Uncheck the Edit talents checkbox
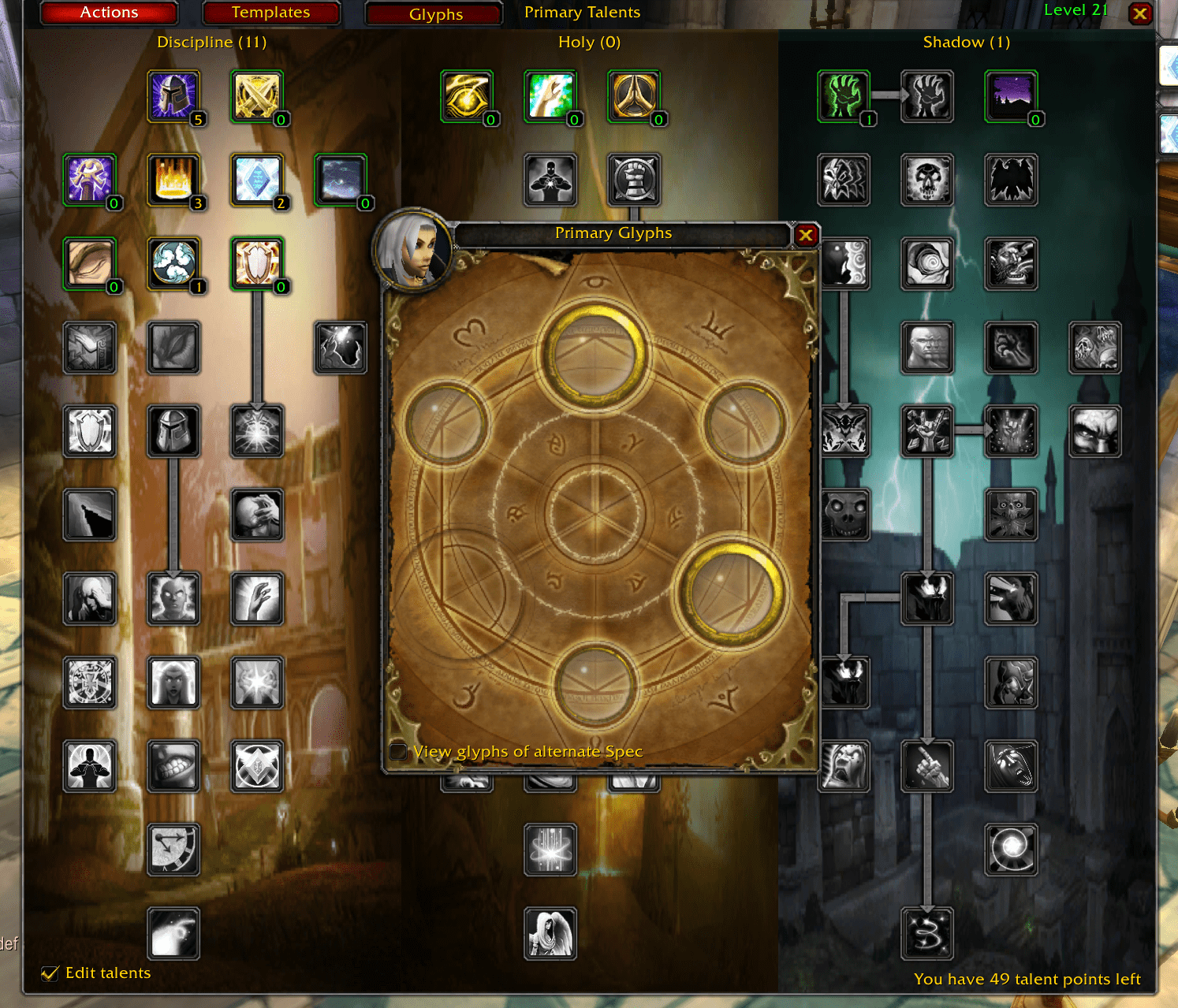The image size is (1178, 1008). [50, 973]
